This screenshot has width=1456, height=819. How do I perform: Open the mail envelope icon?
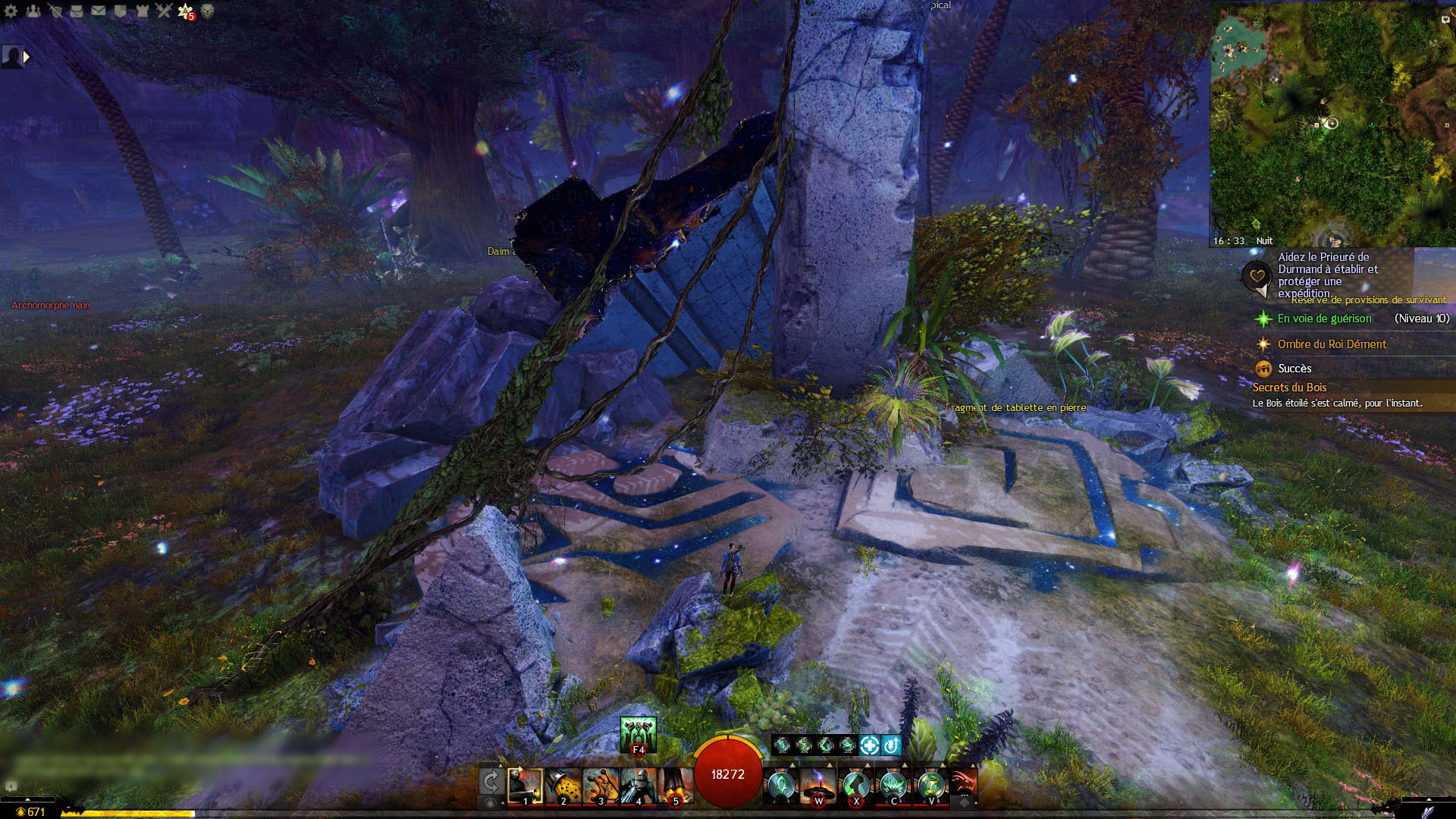point(99,11)
